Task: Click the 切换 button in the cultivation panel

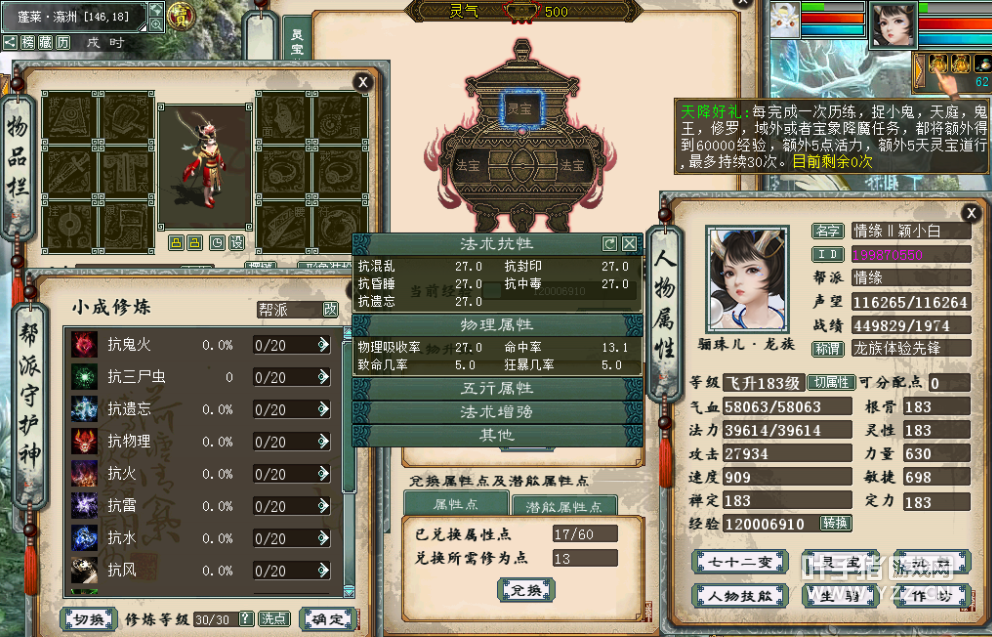Action: [x=88, y=619]
